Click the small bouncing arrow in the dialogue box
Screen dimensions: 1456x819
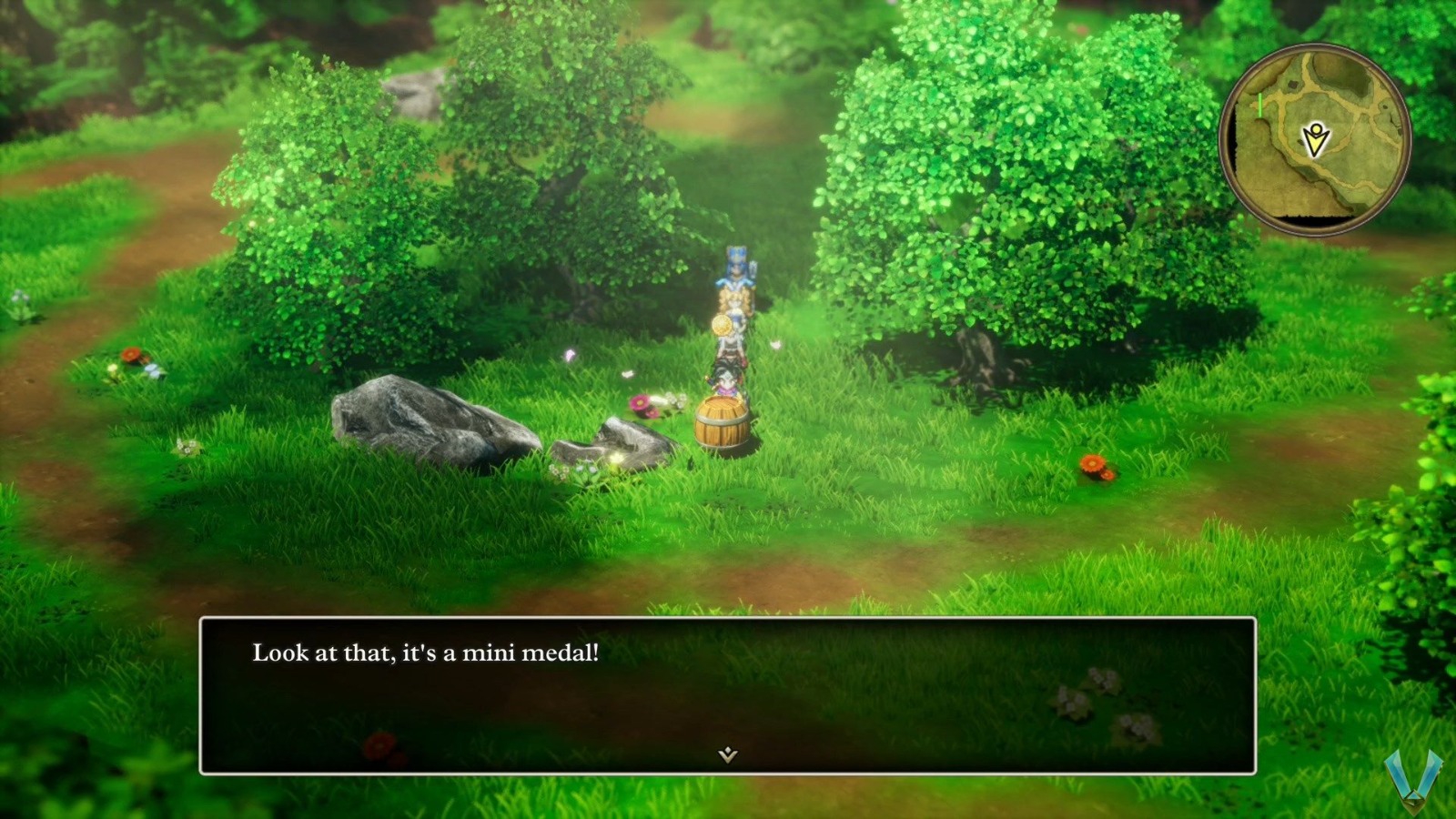727,755
